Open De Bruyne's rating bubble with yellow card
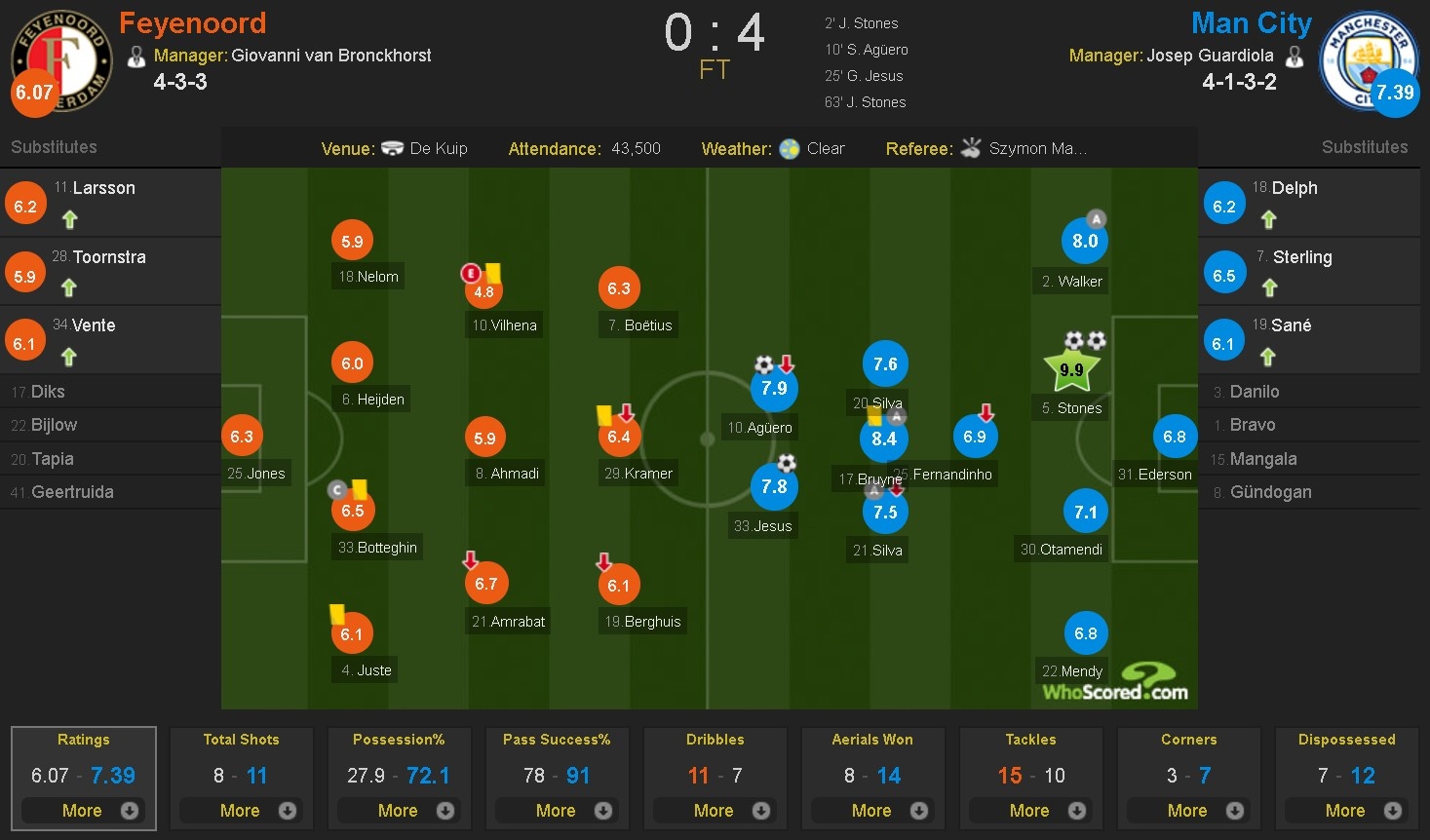The height and width of the screenshot is (840, 1430). (884, 439)
